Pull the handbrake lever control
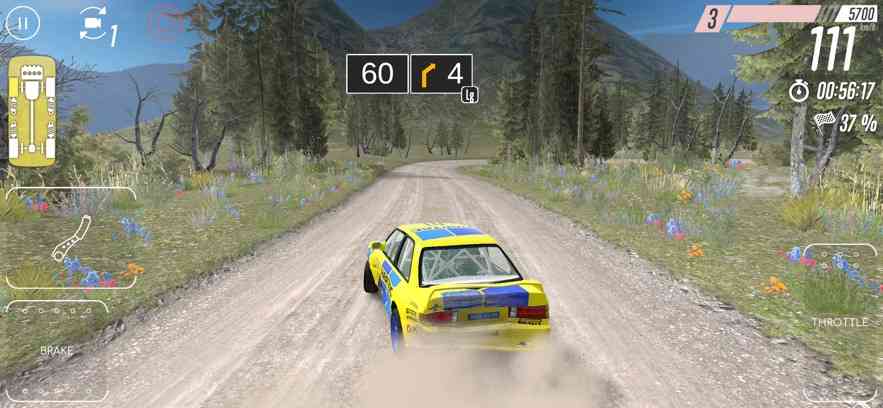The height and width of the screenshot is (408, 883). click(71, 240)
